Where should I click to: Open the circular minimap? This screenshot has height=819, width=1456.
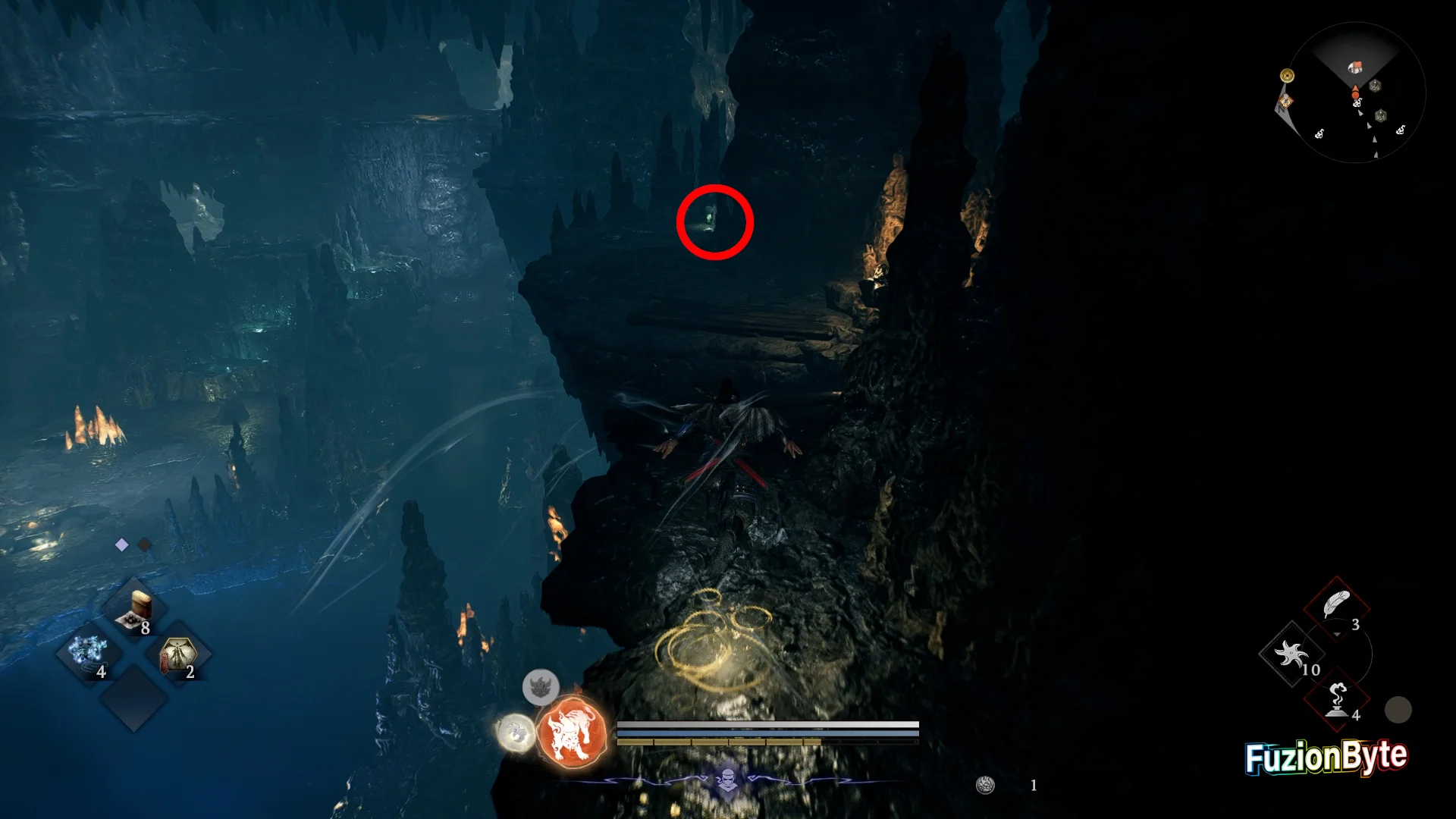[x=1356, y=93]
